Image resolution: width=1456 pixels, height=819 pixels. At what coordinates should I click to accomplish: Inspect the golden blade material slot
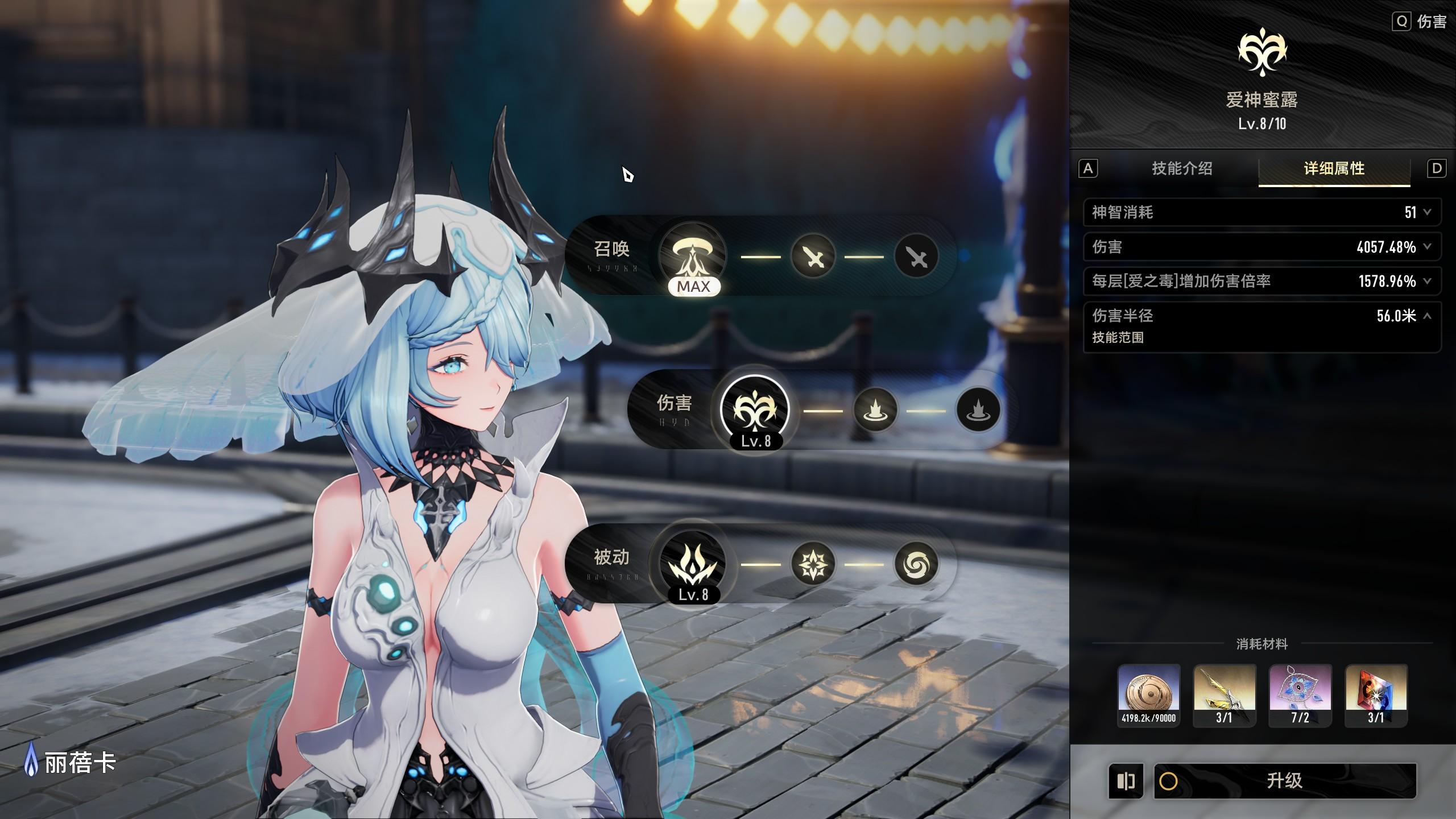click(x=1224, y=695)
